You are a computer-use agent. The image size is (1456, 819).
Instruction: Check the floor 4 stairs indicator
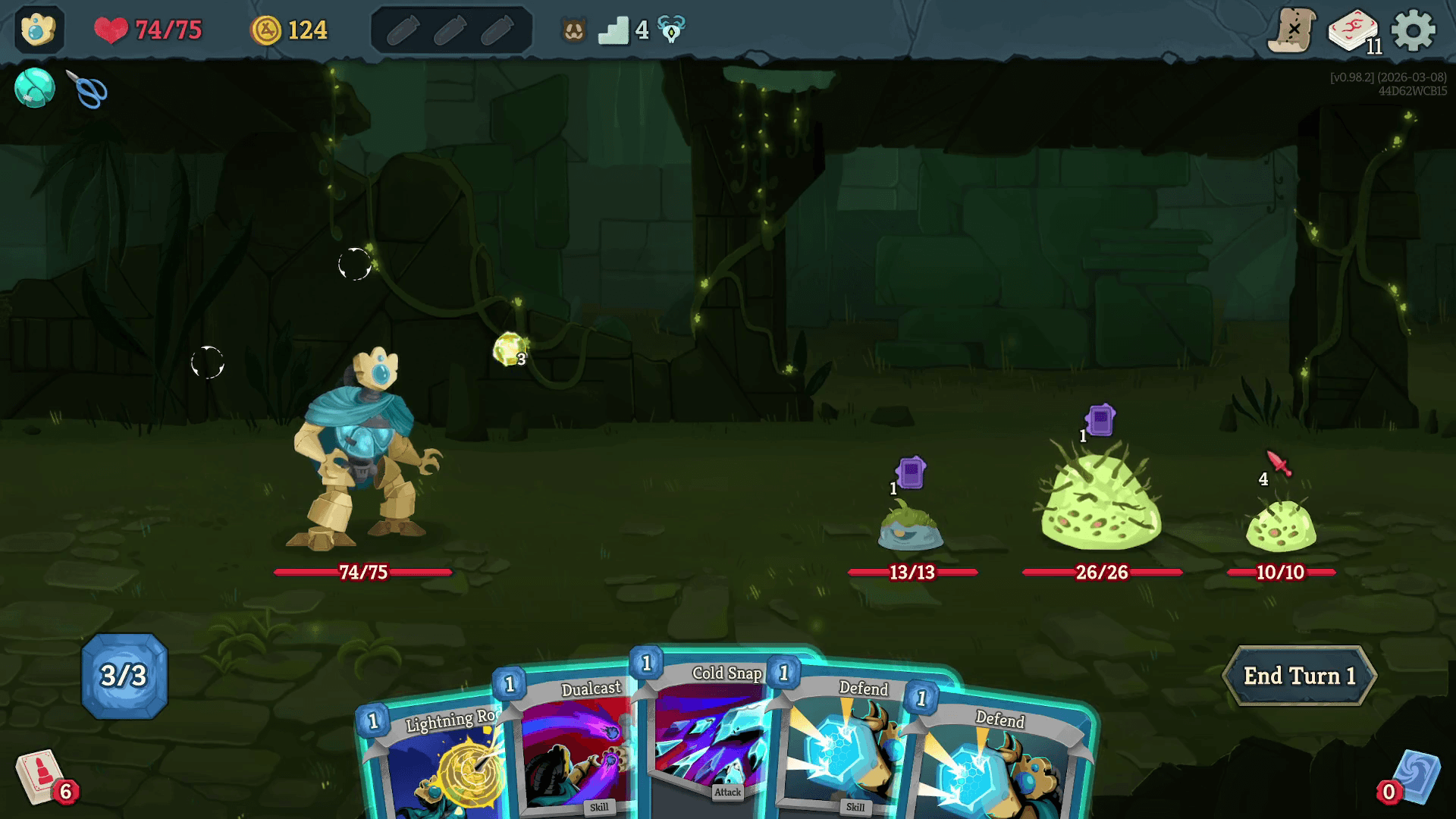613,30
